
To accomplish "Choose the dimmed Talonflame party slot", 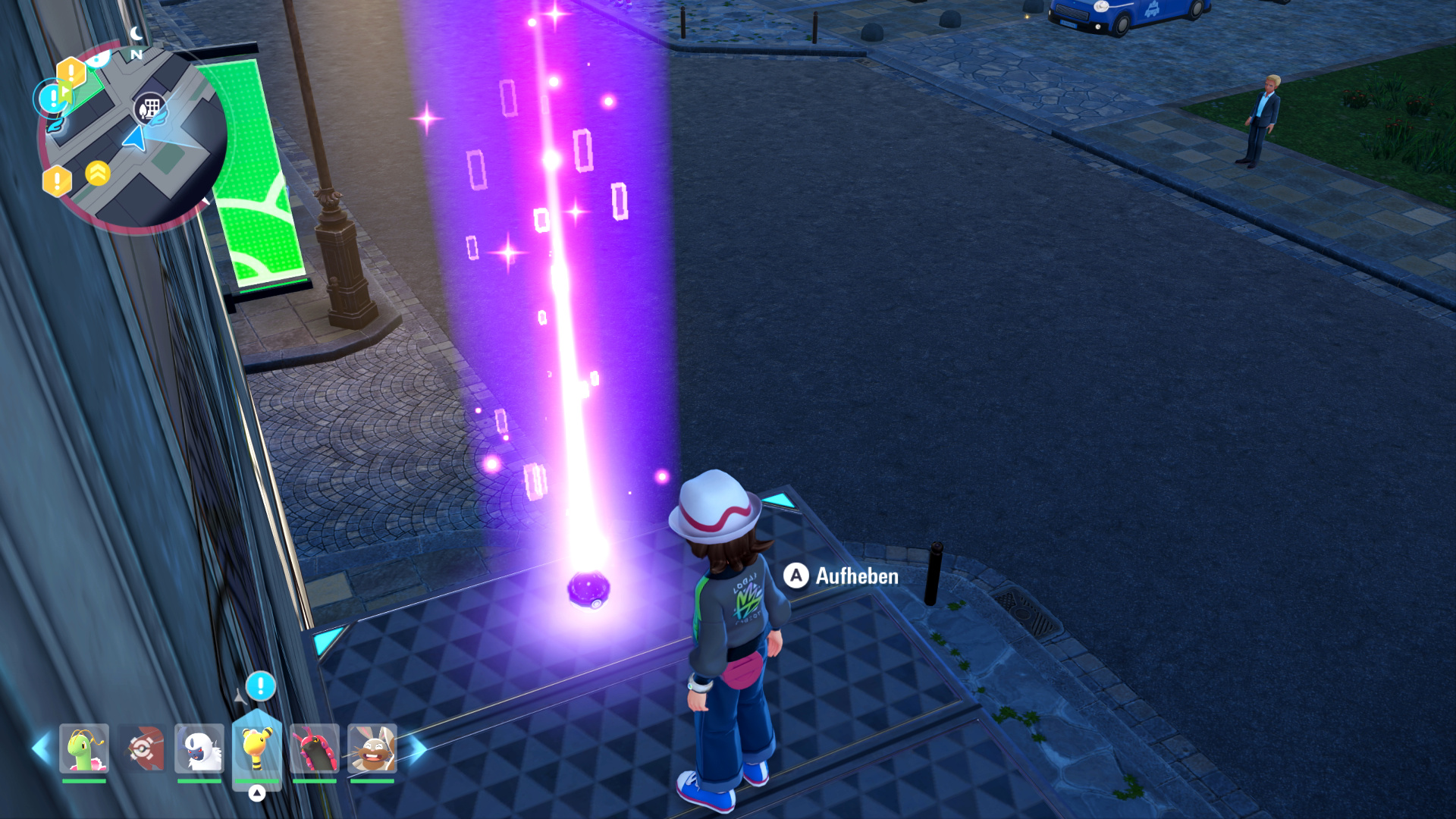I will [142, 748].
